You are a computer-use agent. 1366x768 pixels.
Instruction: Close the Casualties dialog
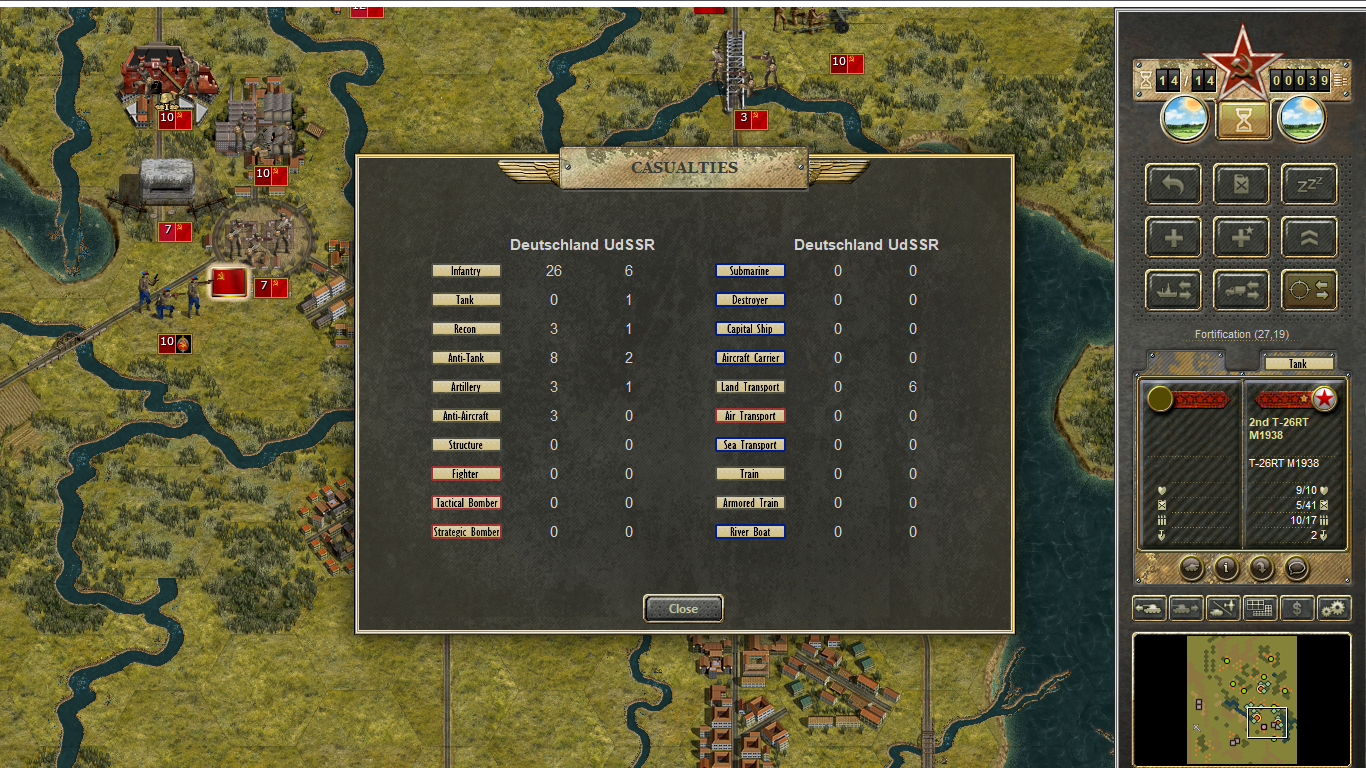[683, 608]
